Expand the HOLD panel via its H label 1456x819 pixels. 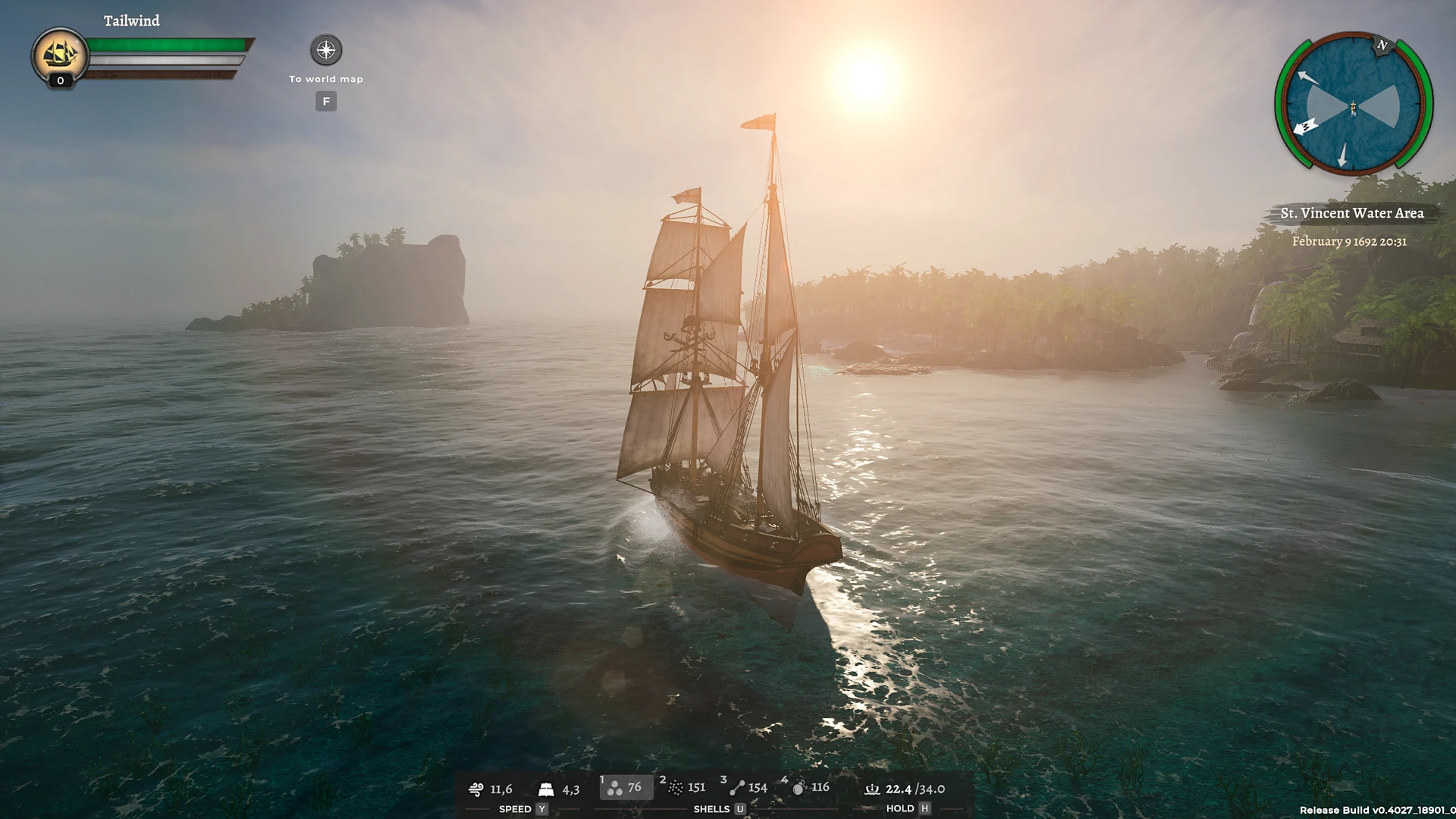point(924,808)
